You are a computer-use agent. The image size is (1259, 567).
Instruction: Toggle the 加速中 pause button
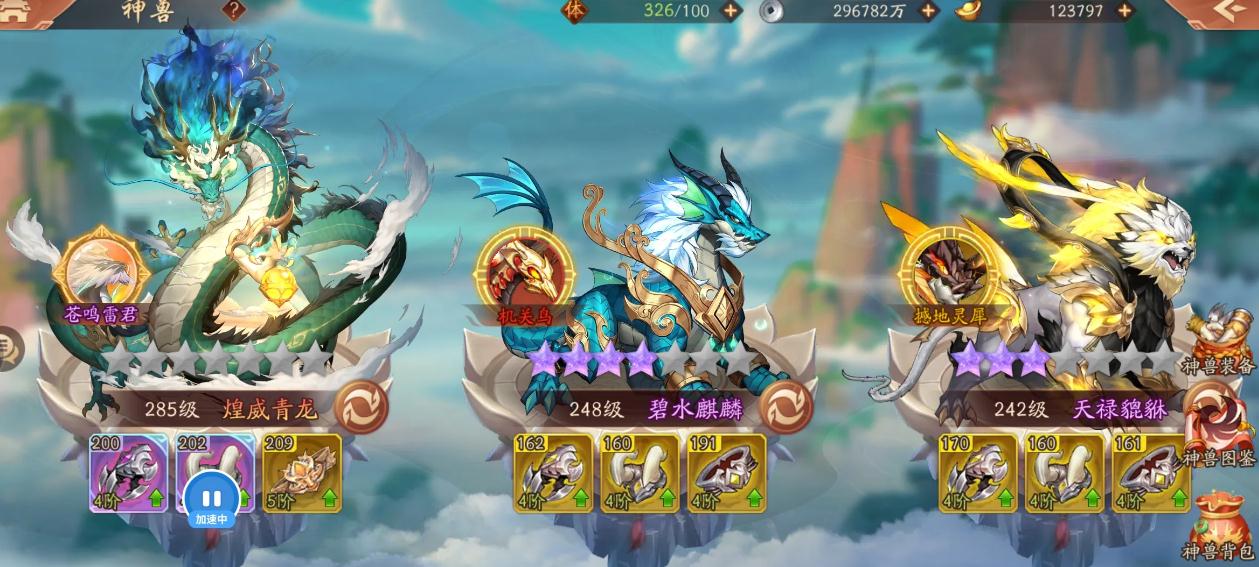point(211,497)
